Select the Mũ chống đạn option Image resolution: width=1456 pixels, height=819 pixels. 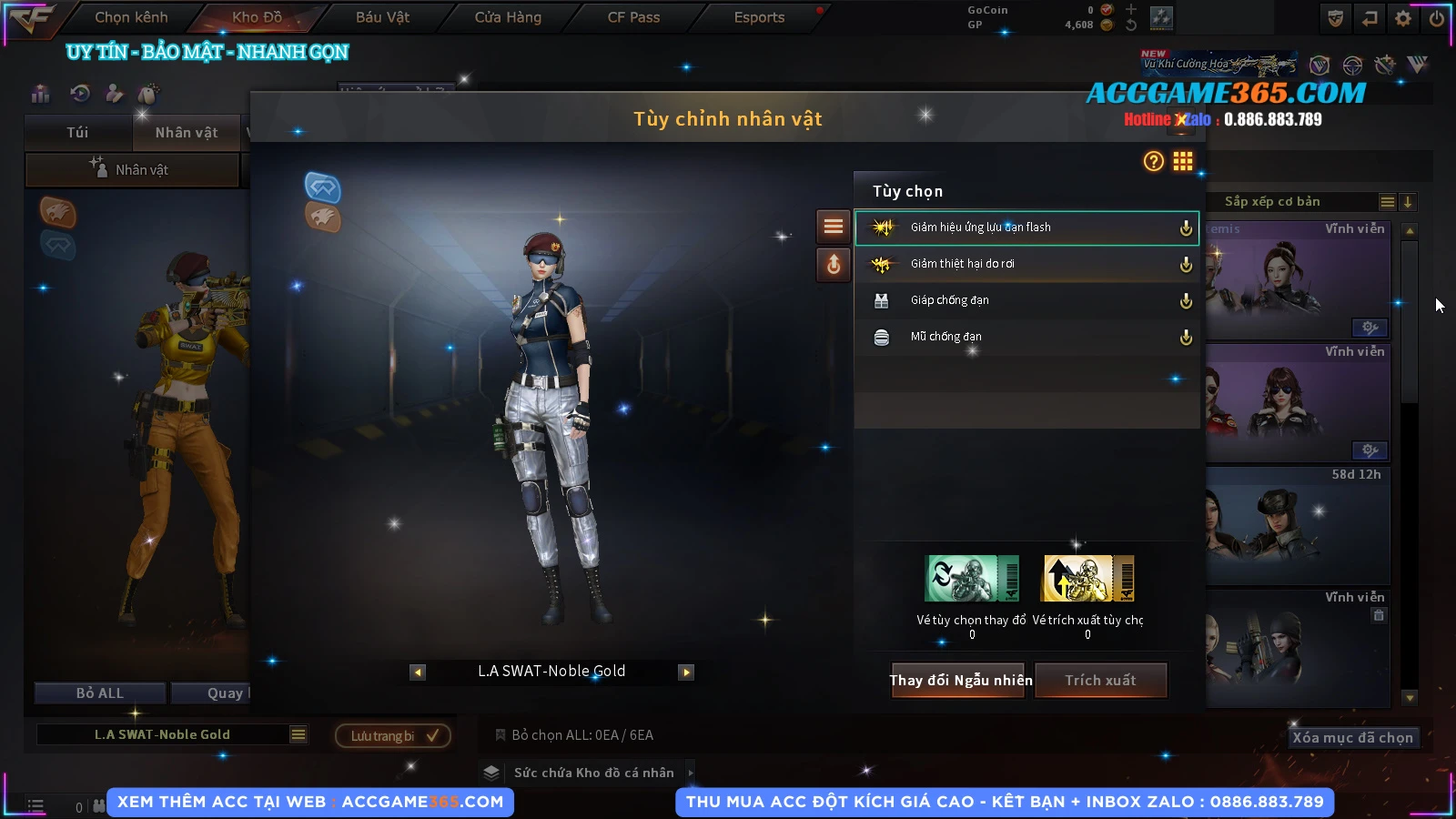click(1026, 337)
